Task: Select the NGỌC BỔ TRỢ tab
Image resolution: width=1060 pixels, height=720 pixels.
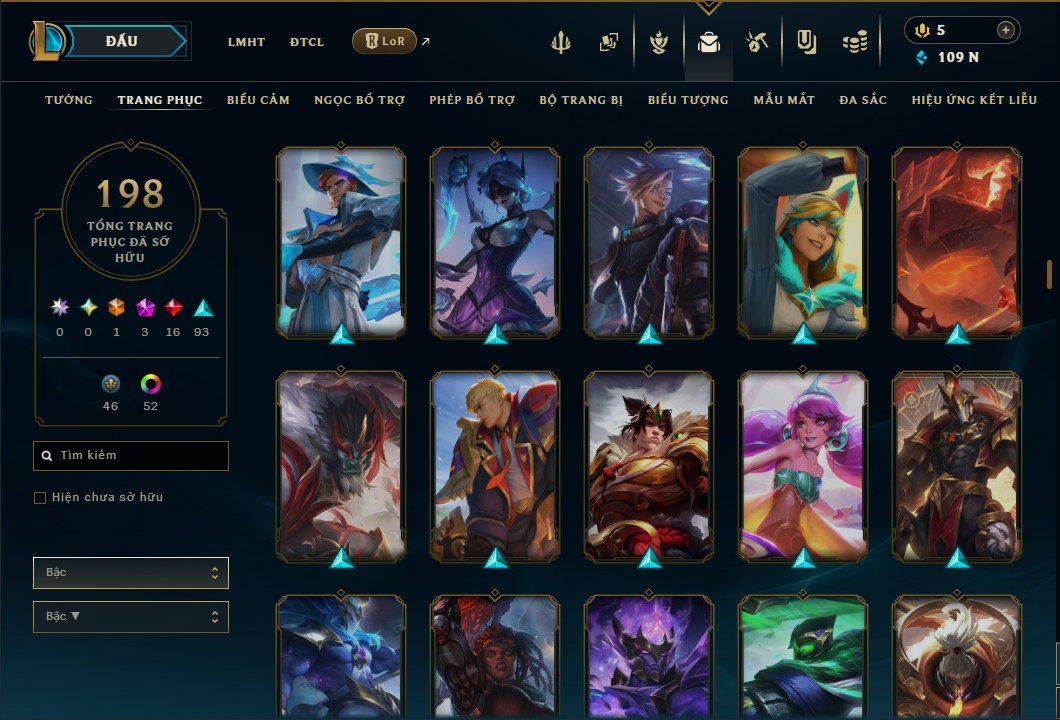Action: point(359,100)
